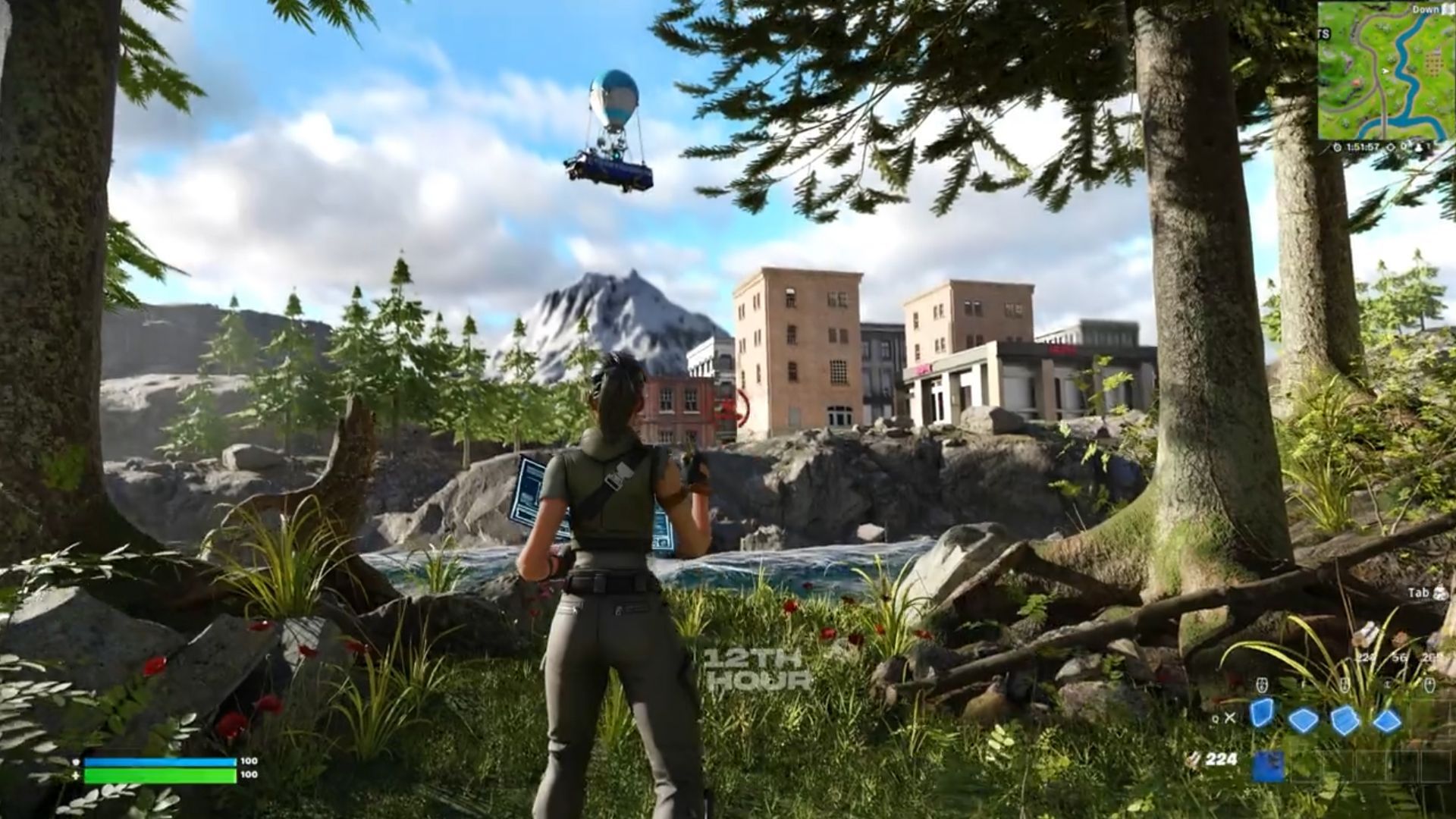Click the stone material counter icon
The image size is (1456, 819).
[1399, 657]
